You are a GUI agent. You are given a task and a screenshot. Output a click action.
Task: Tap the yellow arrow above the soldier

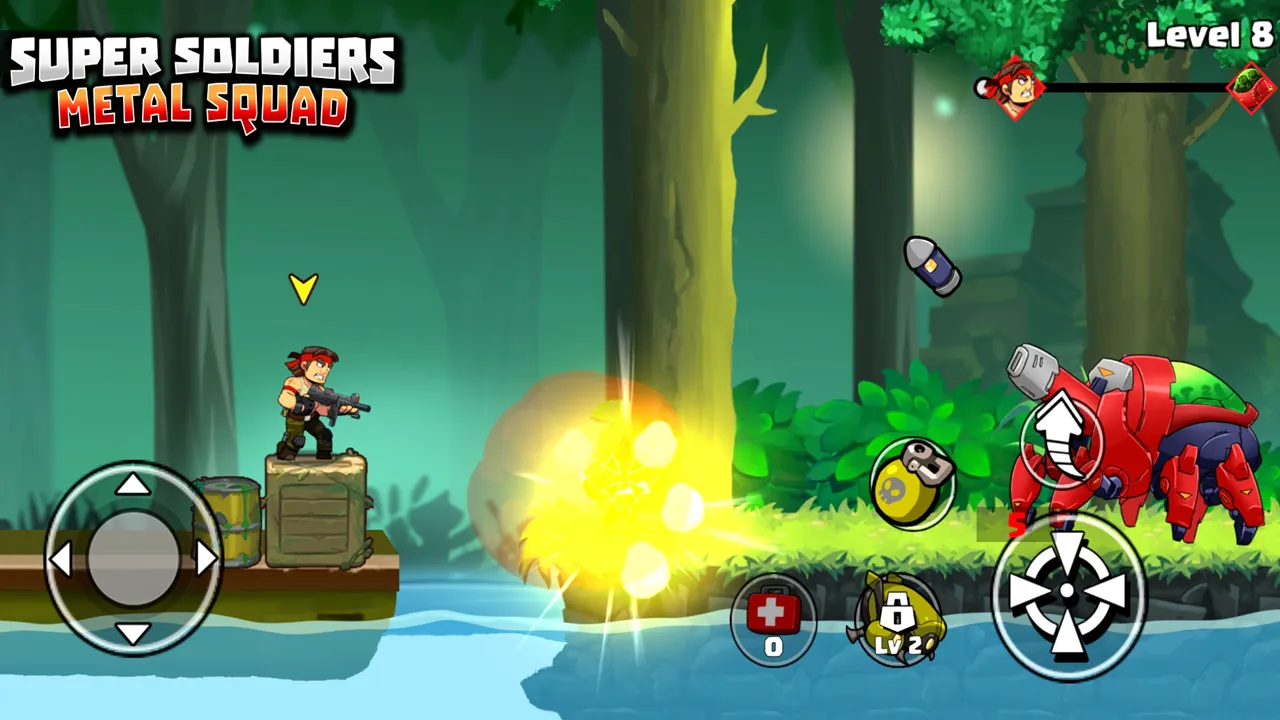[303, 289]
